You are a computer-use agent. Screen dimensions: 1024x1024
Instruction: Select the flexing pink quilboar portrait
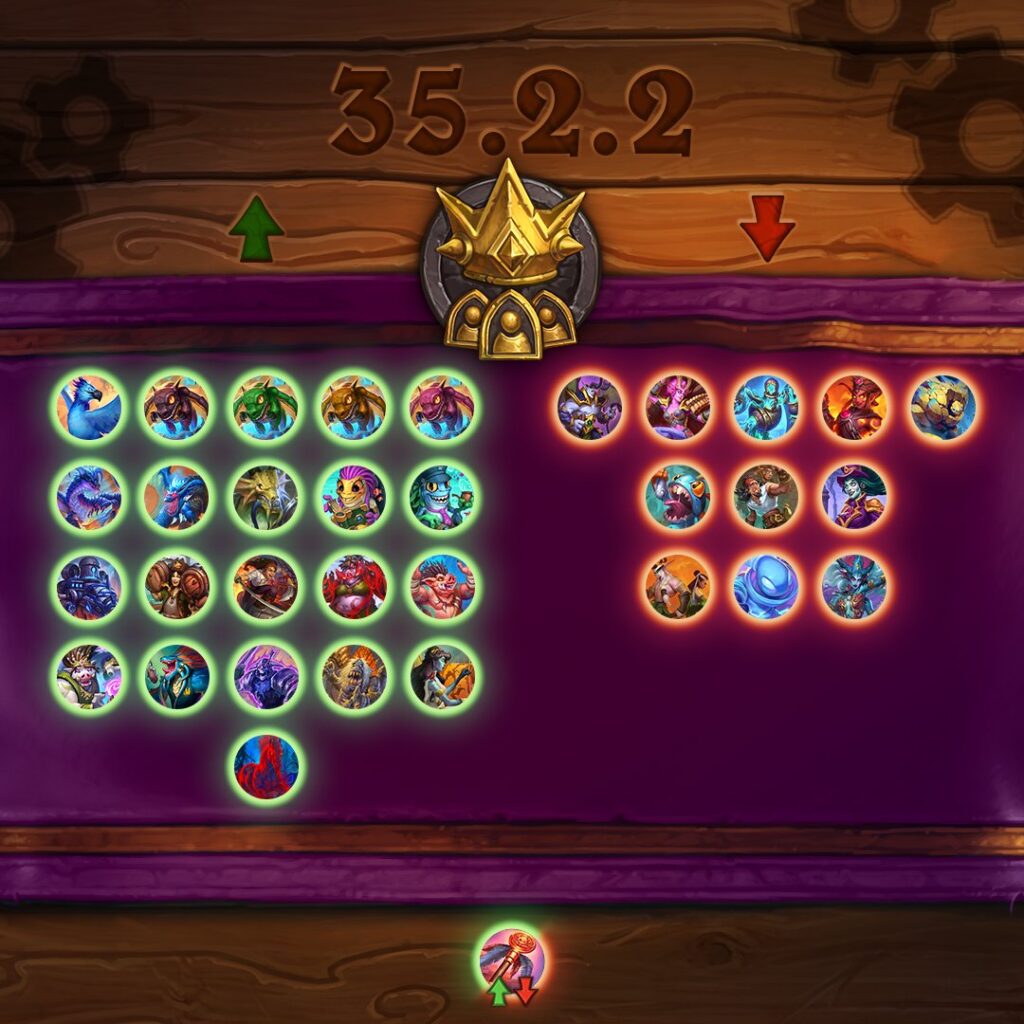[x=442, y=587]
